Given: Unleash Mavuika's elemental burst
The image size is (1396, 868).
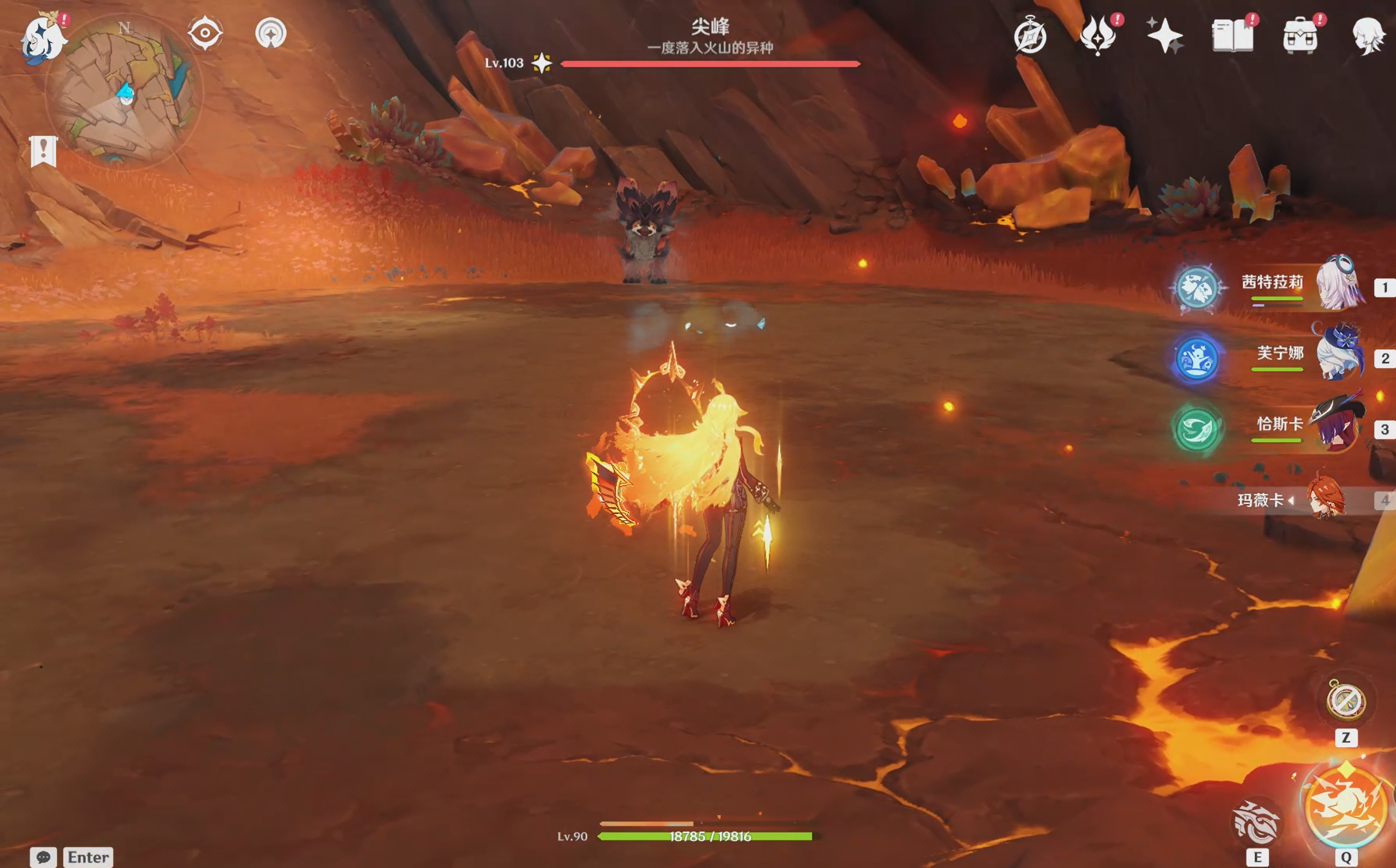Looking at the screenshot, I should click(x=1346, y=805).
